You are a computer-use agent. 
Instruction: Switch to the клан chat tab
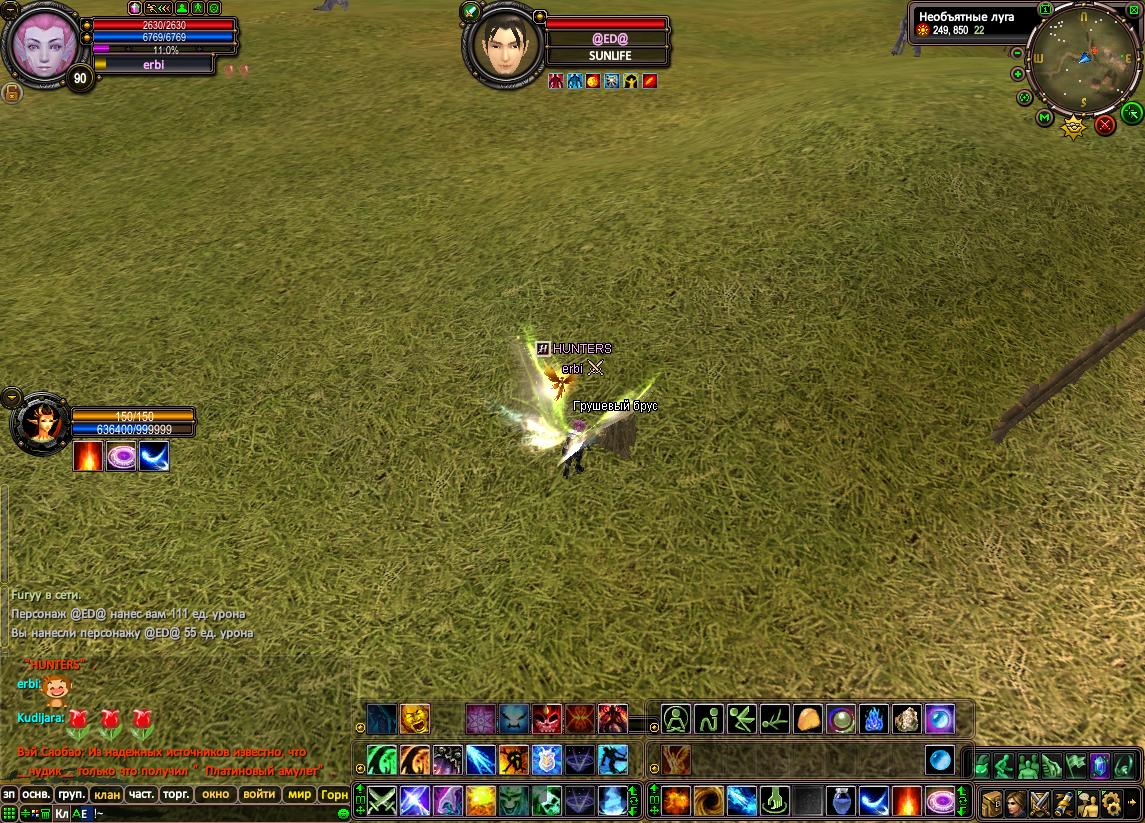[x=105, y=795]
